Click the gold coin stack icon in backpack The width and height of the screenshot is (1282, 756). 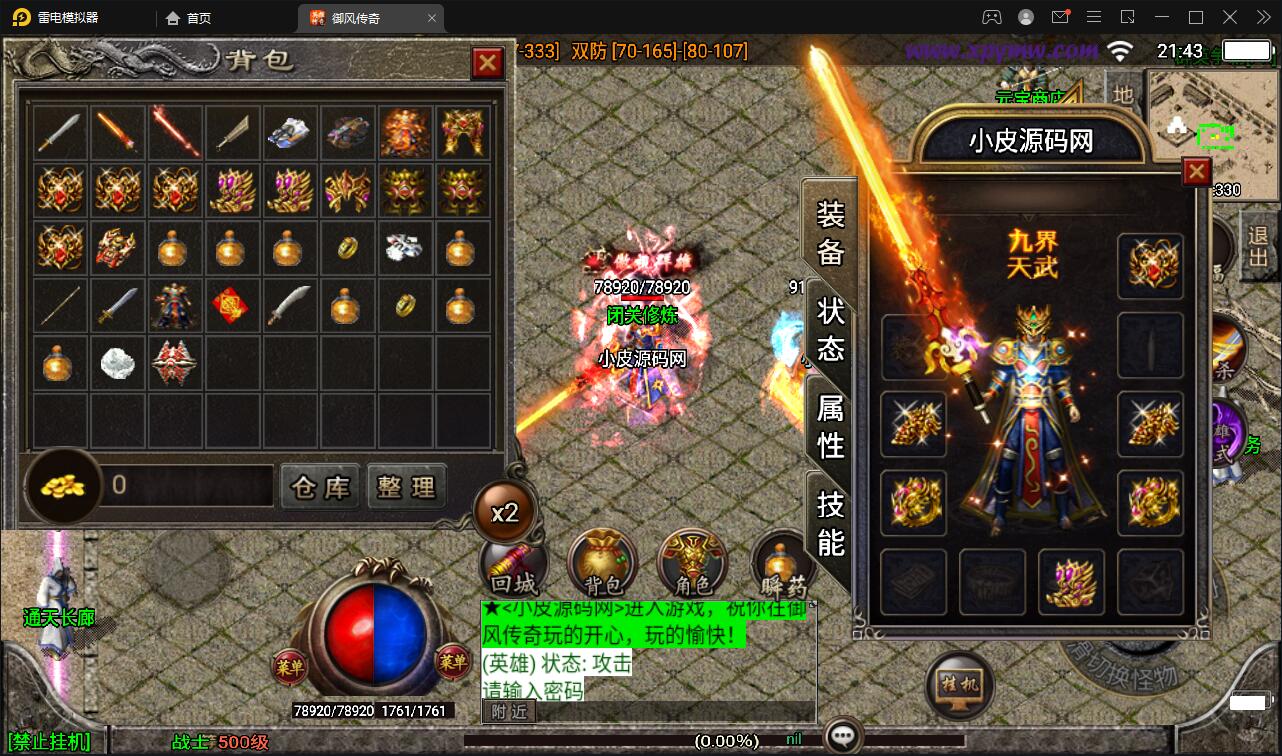point(62,487)
